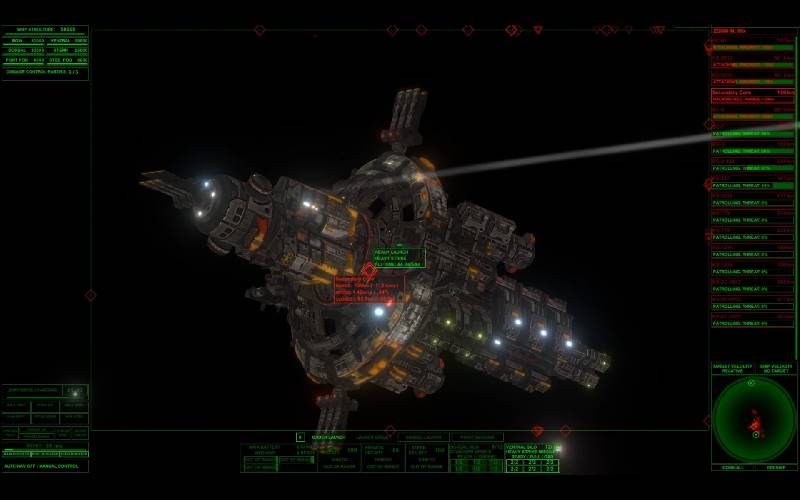Image resolution: width=800 pixels, height=500 pixels.
Task: Click the circular green radar display
Action: (754, 419)
